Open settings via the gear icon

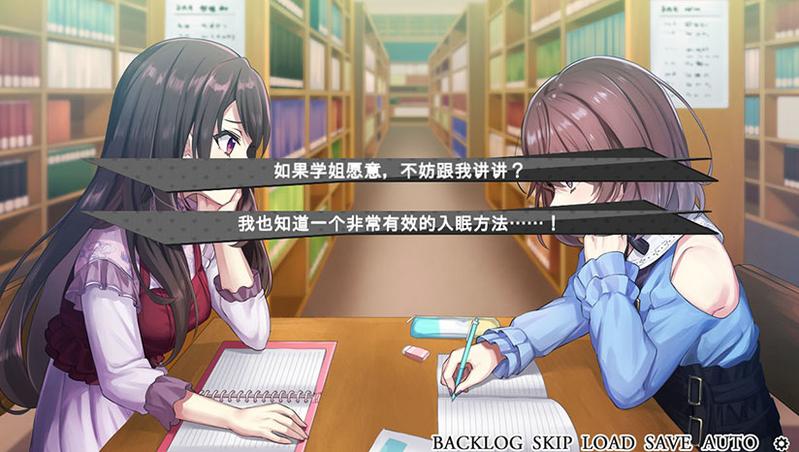coord(781,442)
